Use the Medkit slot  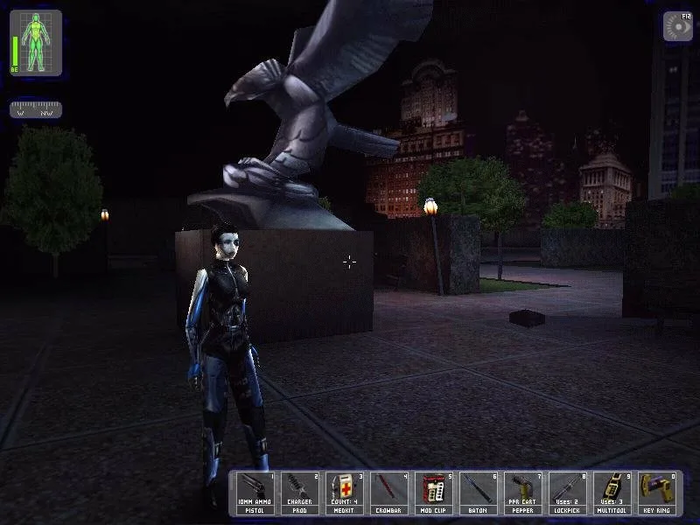click(x=345, y=493)
